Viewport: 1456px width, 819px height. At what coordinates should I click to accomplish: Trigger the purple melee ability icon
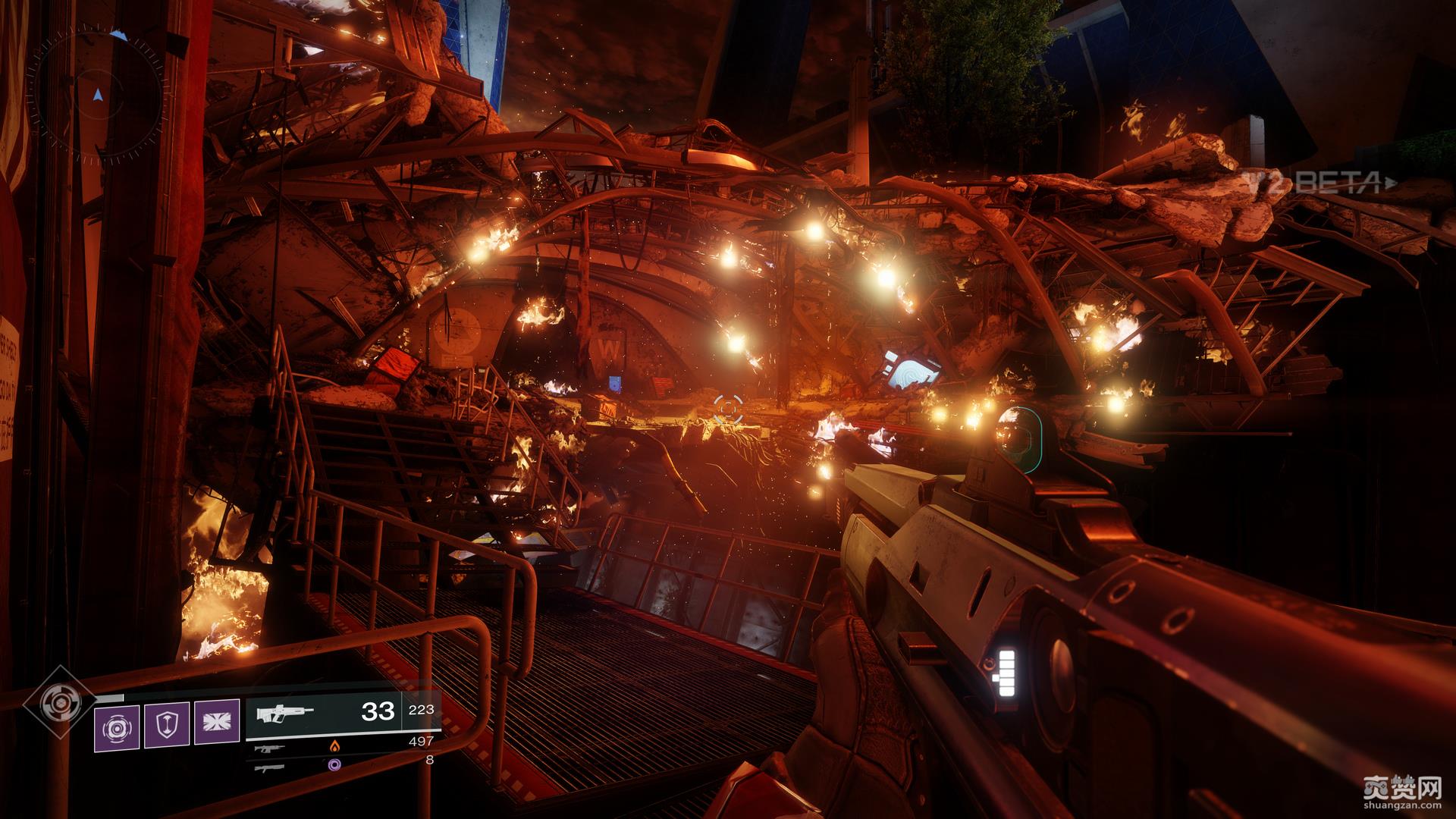pos(217,722)
